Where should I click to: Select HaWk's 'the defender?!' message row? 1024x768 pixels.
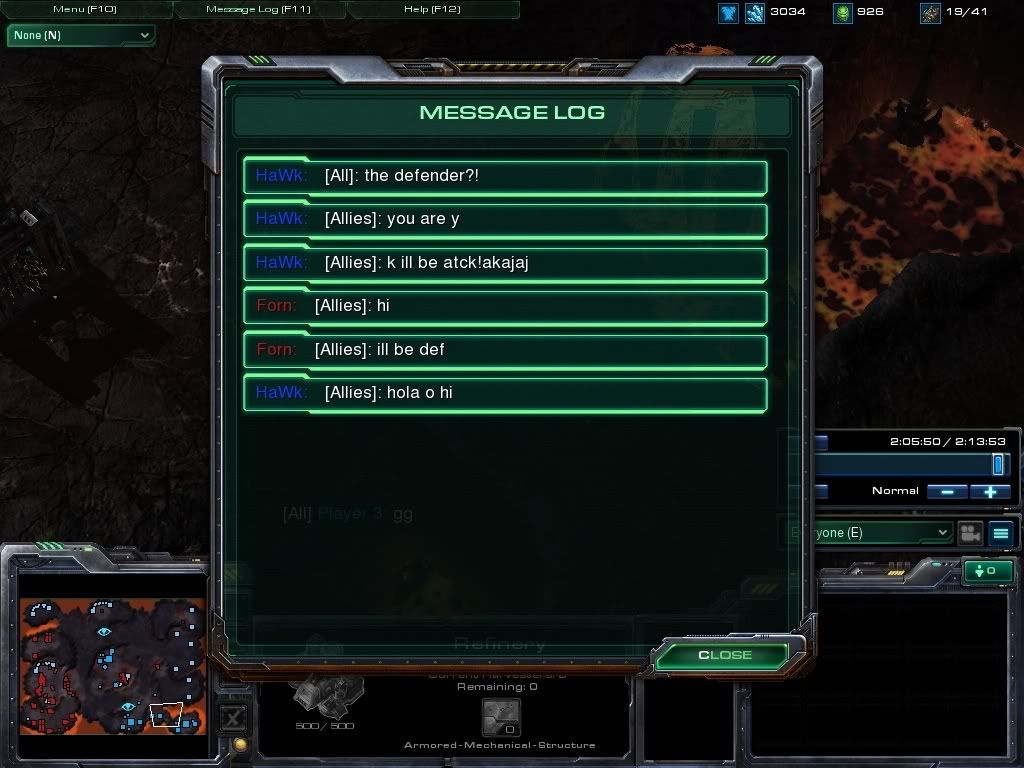[505, 176]
